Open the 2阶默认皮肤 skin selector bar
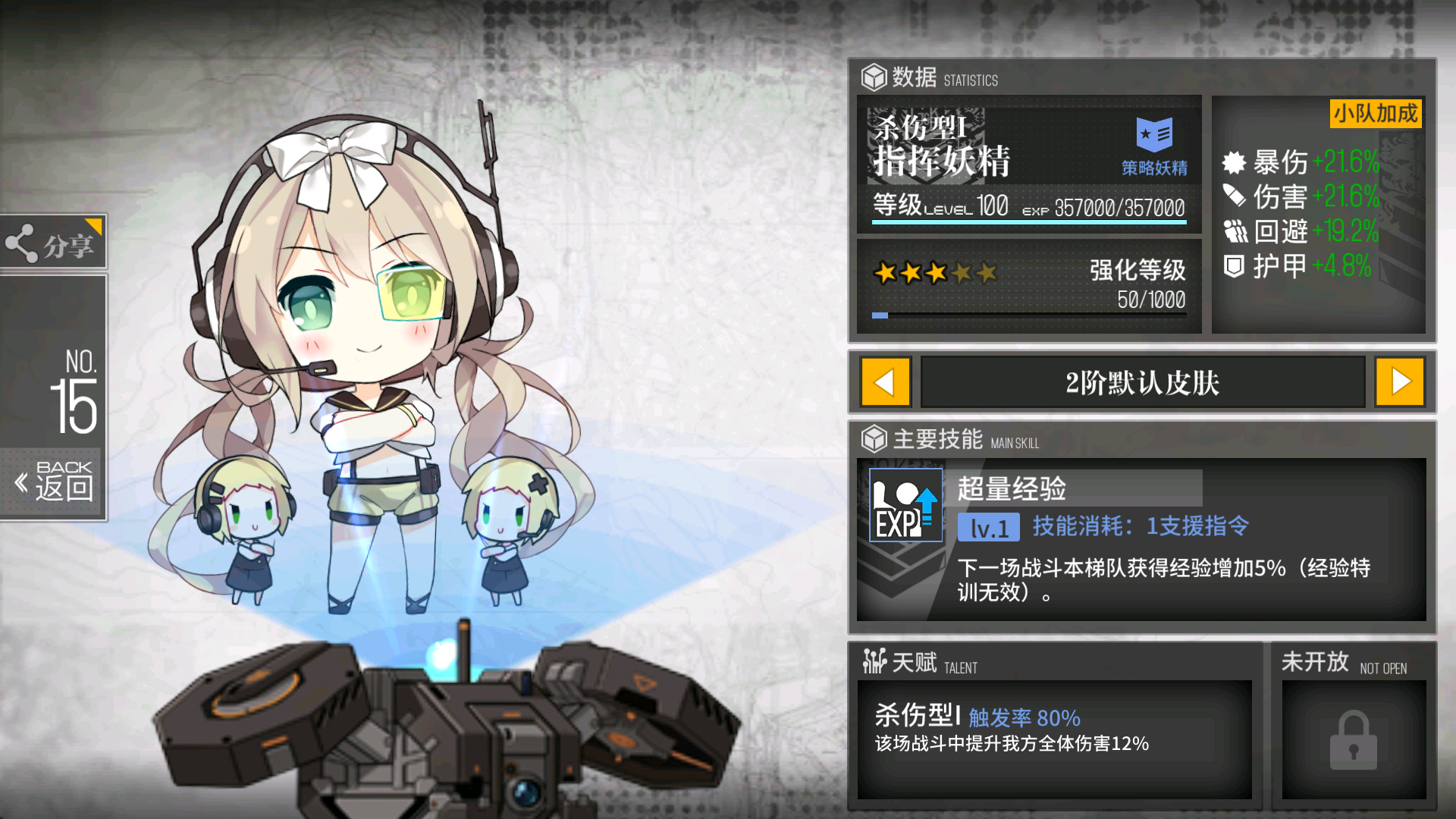The image size is (1456, 819). pos(1143,382)
